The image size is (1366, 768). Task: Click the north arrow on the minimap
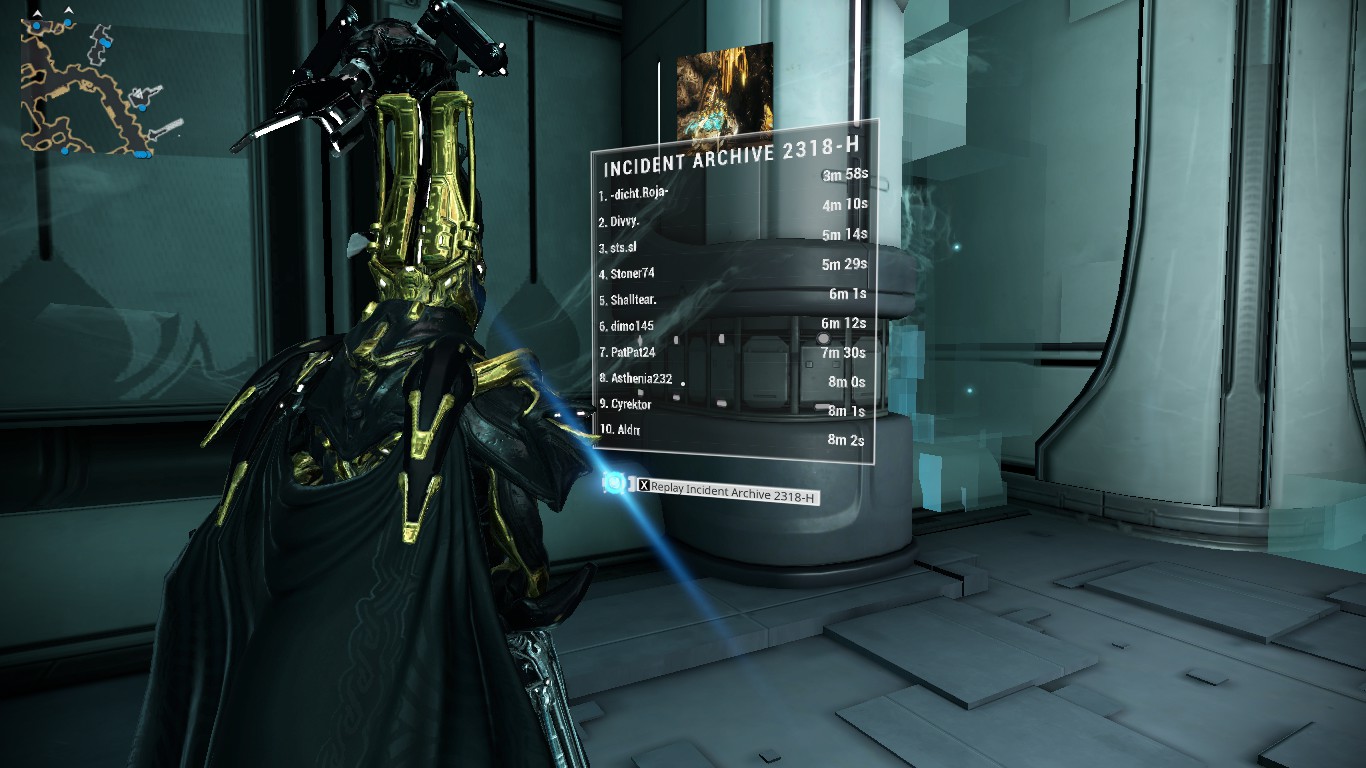(x=68, y=9)
